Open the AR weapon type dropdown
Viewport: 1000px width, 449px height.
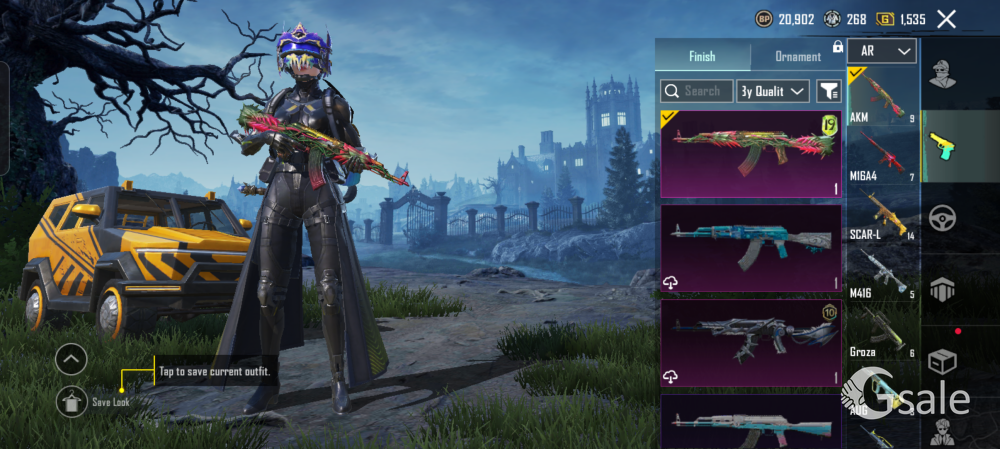[x=881, y=51]
